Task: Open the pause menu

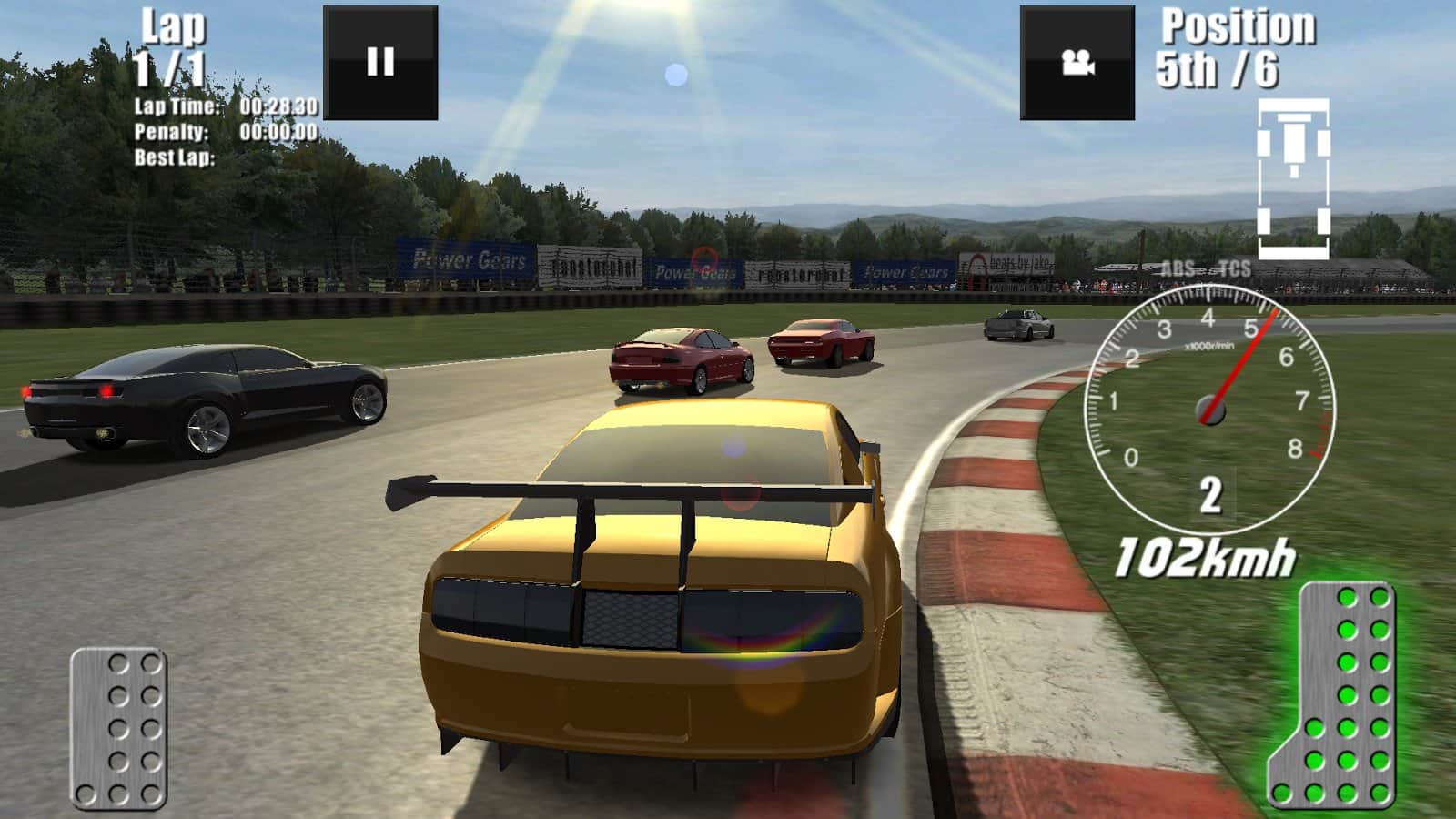Action: tap(382, 61)
